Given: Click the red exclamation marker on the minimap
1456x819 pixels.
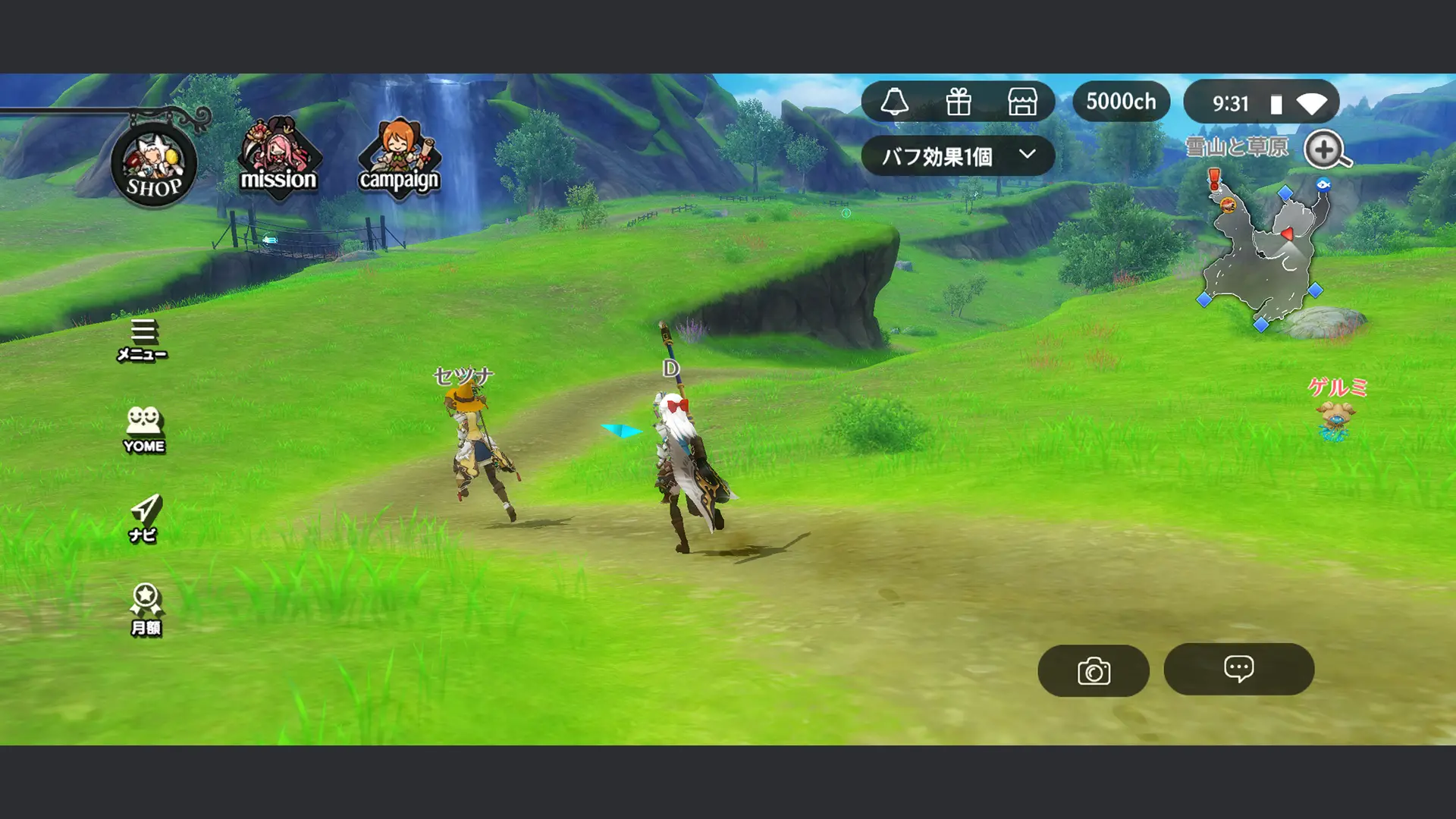Looking at the screenshot, I should coord(1213,179).
